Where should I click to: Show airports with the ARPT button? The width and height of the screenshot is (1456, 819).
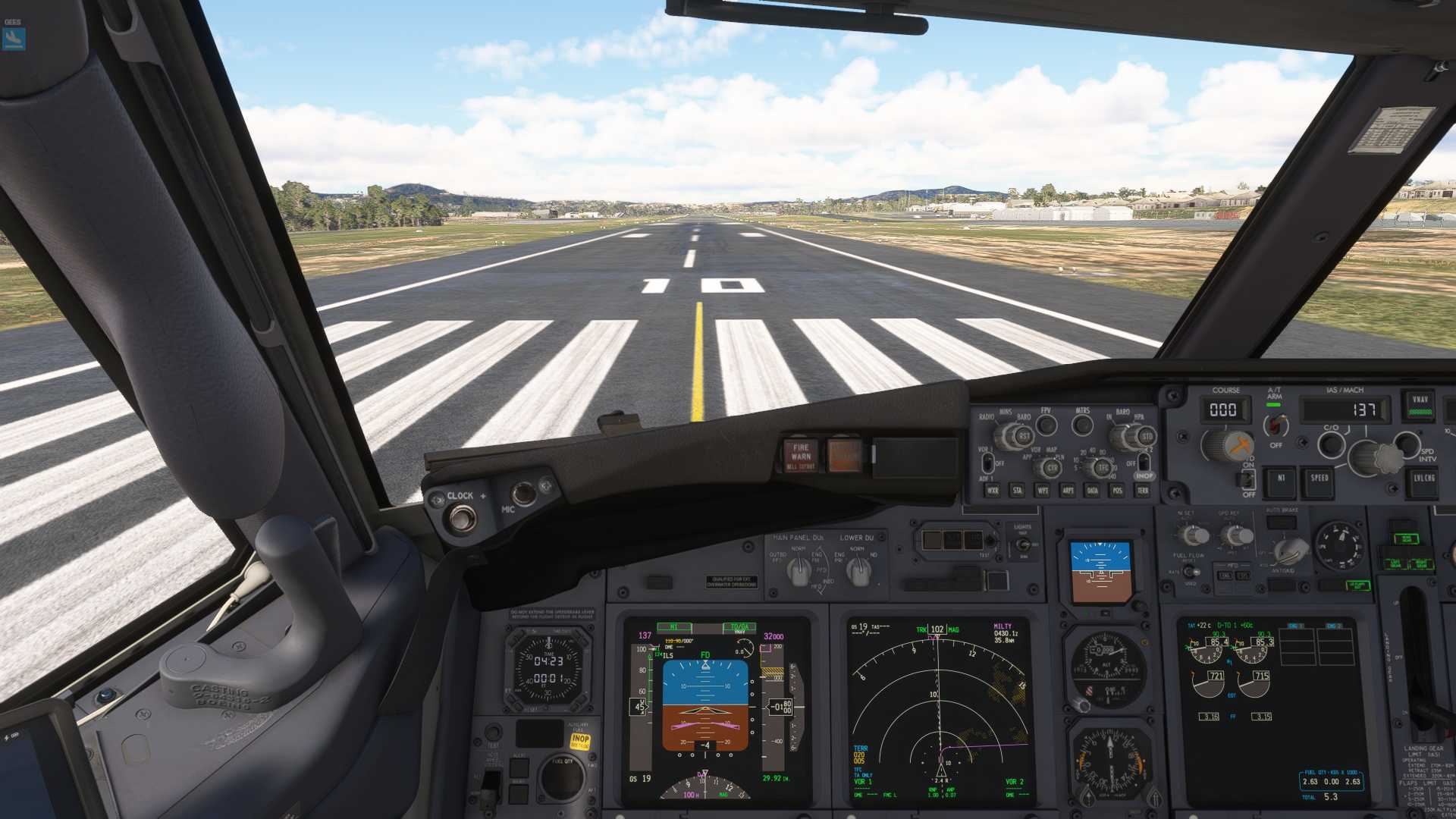(1068, 491)
